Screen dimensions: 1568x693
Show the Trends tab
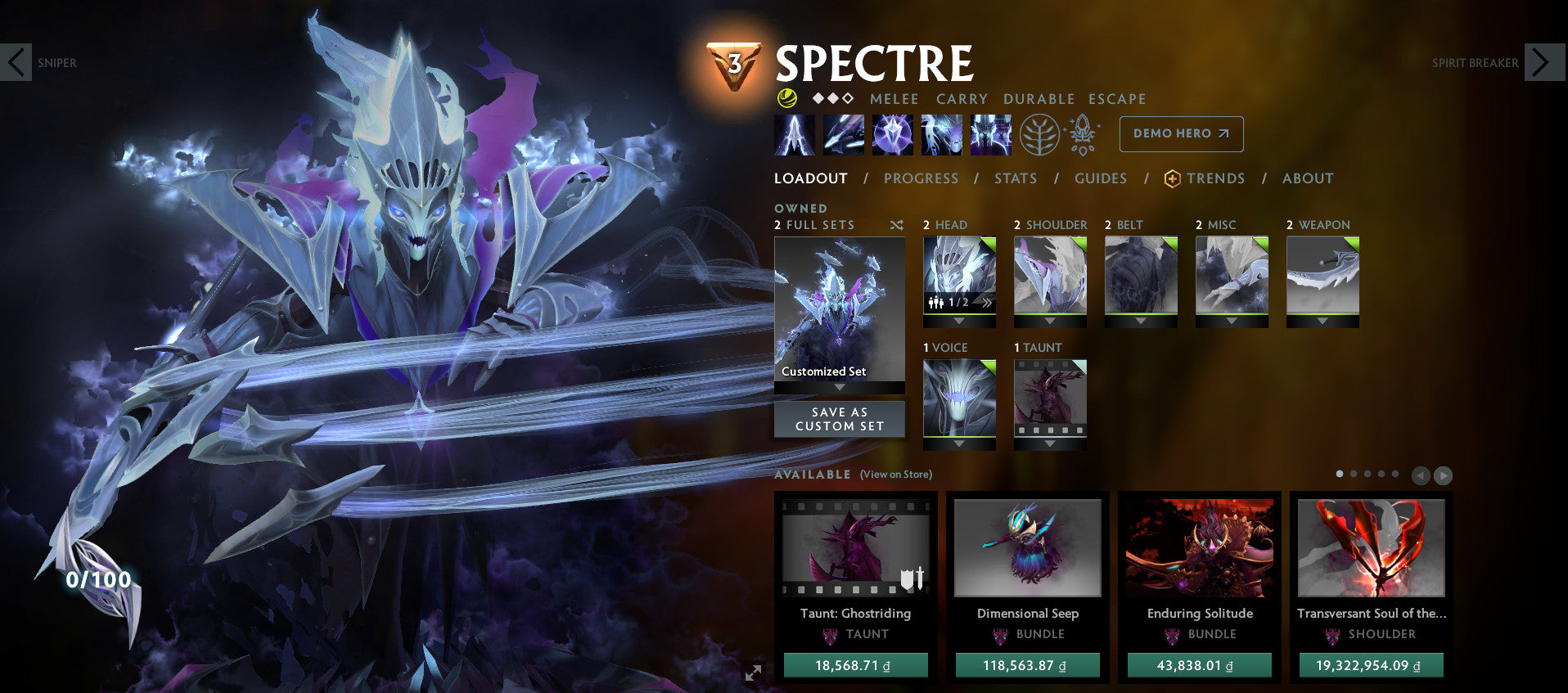click(x=1214, y=178)
